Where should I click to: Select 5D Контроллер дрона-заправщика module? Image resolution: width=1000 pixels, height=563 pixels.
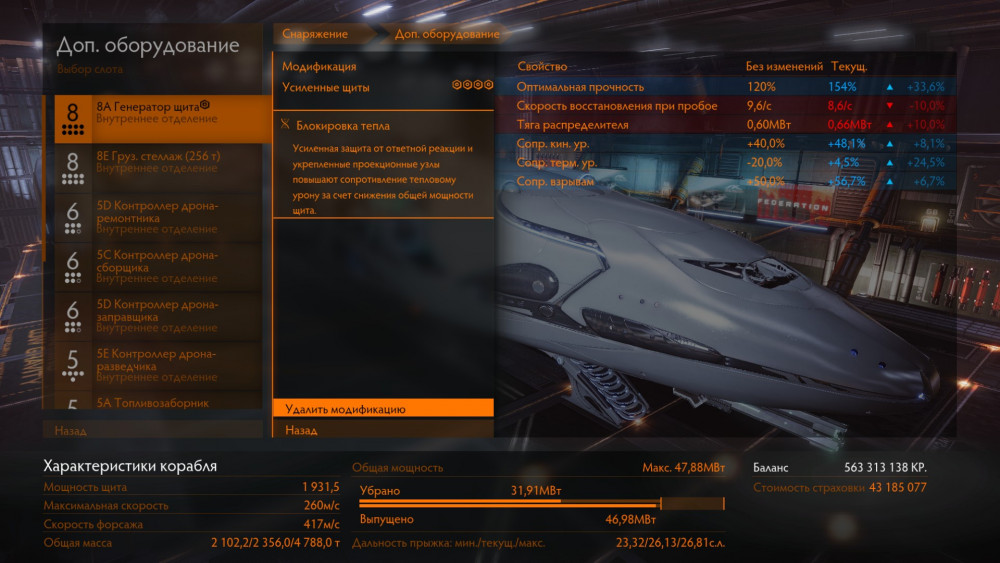(x=160, y=315)
